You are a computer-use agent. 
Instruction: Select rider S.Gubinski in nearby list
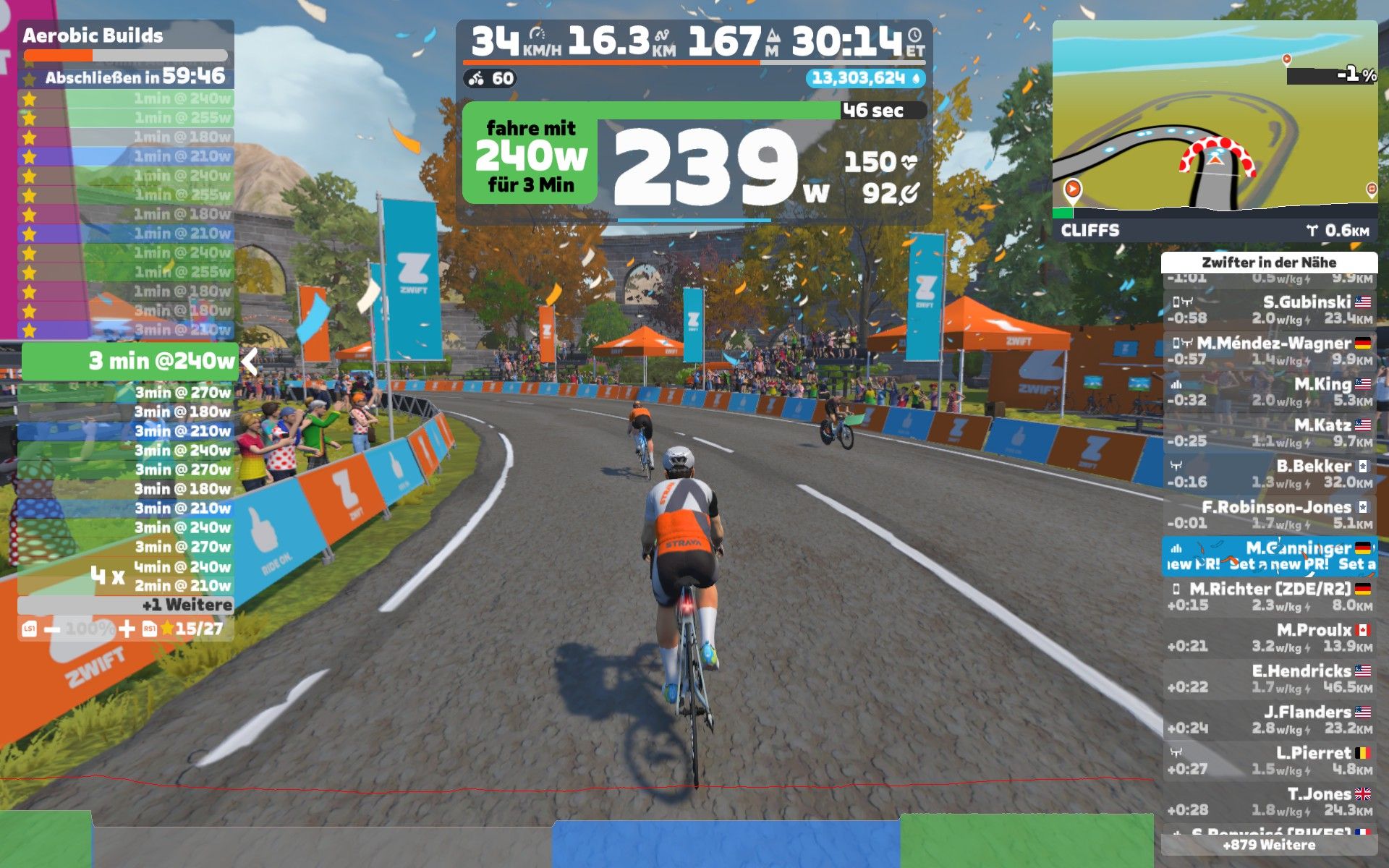(x=1269, y=310)
